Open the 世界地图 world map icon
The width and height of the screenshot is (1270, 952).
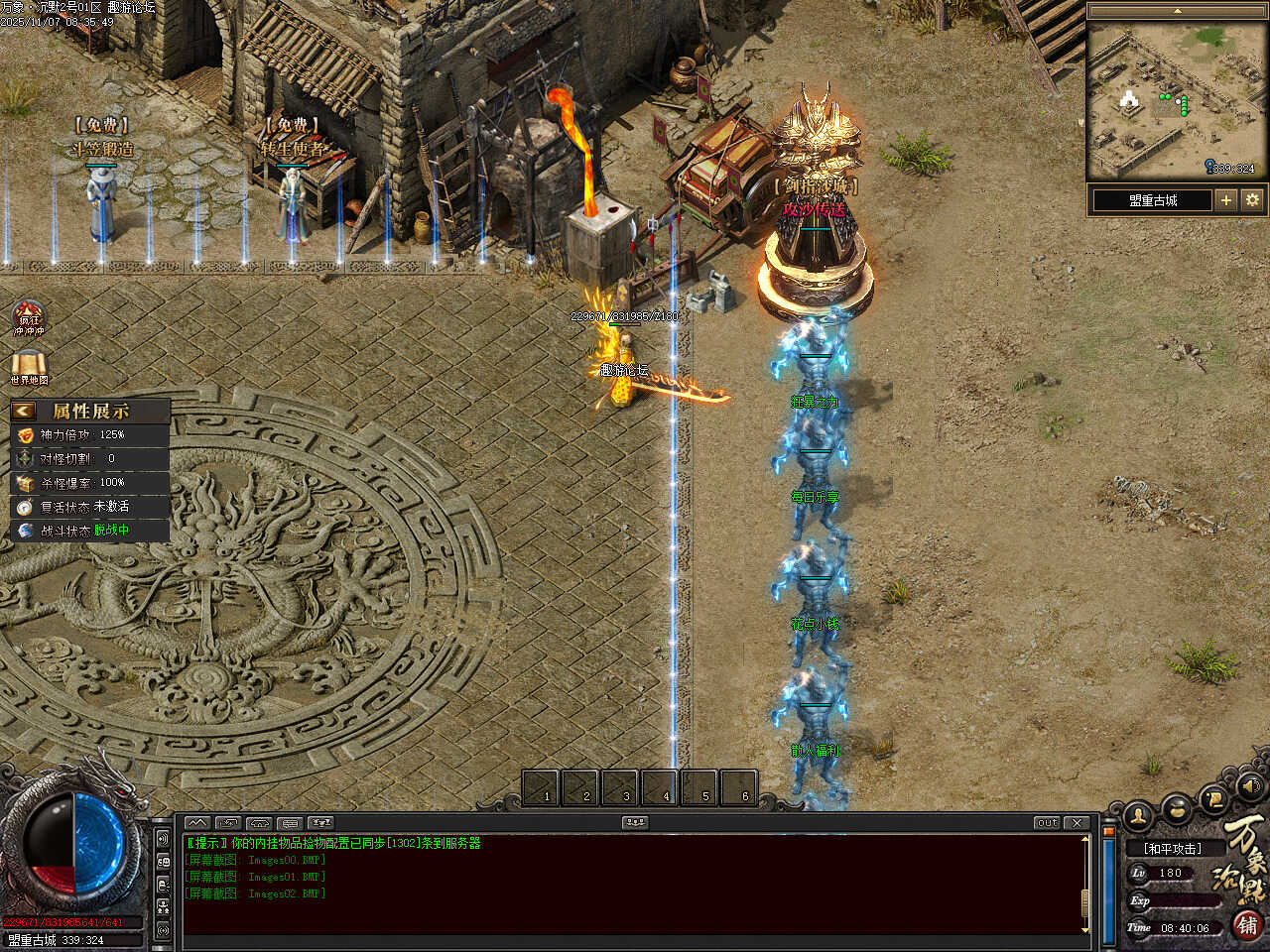click(x=29, y=368)
